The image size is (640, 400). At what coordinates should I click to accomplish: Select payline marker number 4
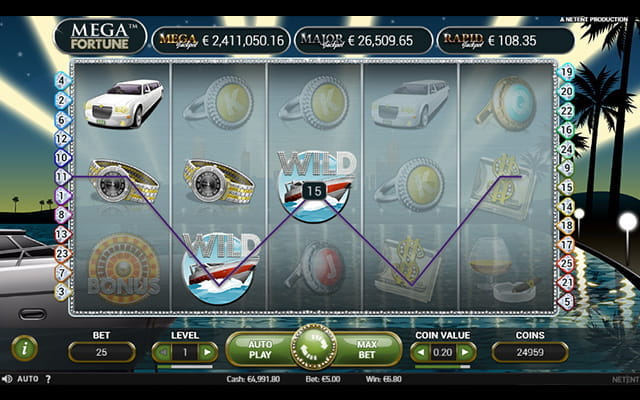click(62, 80)
